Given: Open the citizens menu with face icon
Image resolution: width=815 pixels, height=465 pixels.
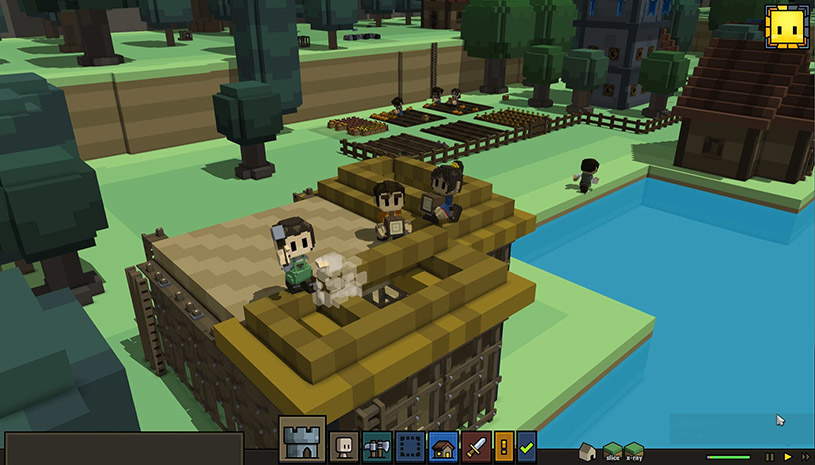Looking at the screenshot, I should pyautogui.click(x=345, y=447).
